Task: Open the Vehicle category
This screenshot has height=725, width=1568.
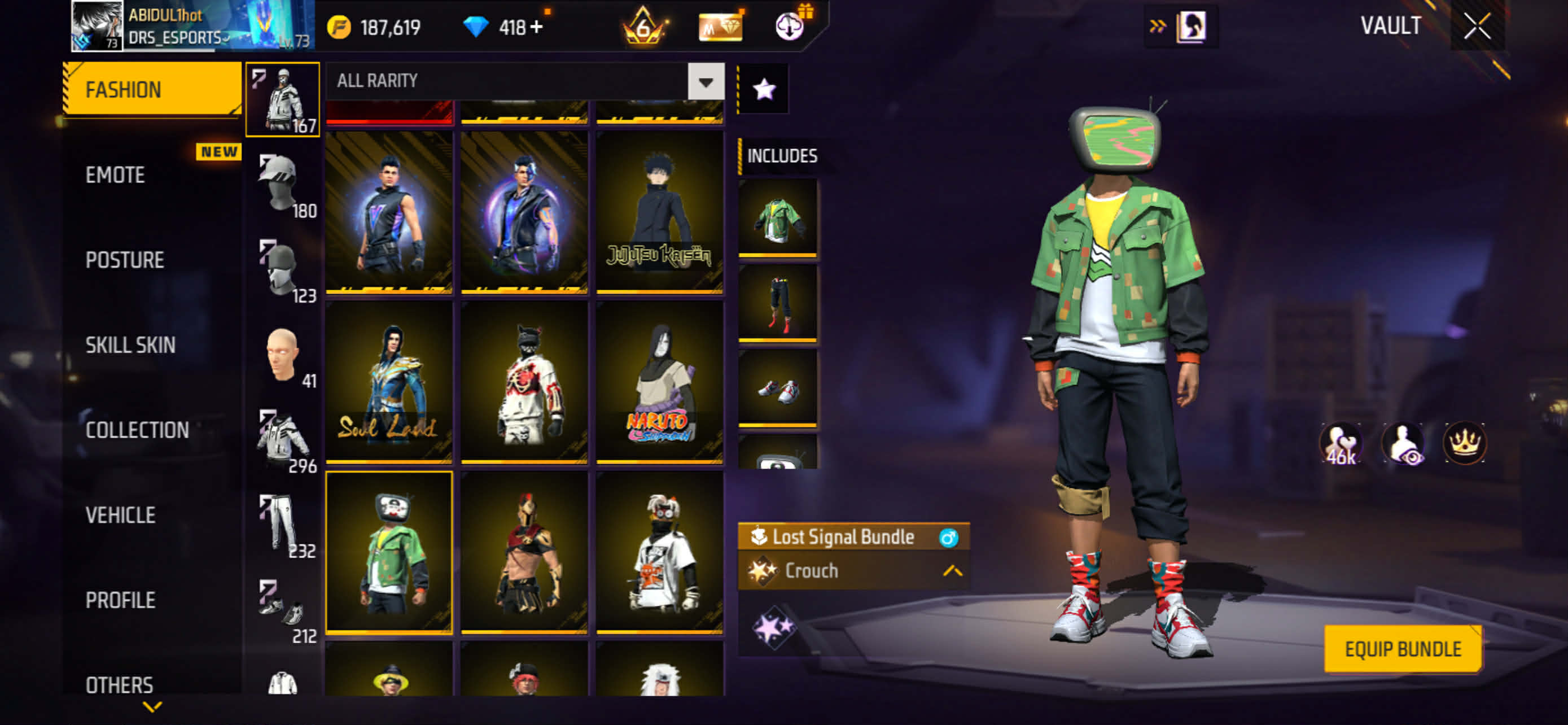Action: 121,516
